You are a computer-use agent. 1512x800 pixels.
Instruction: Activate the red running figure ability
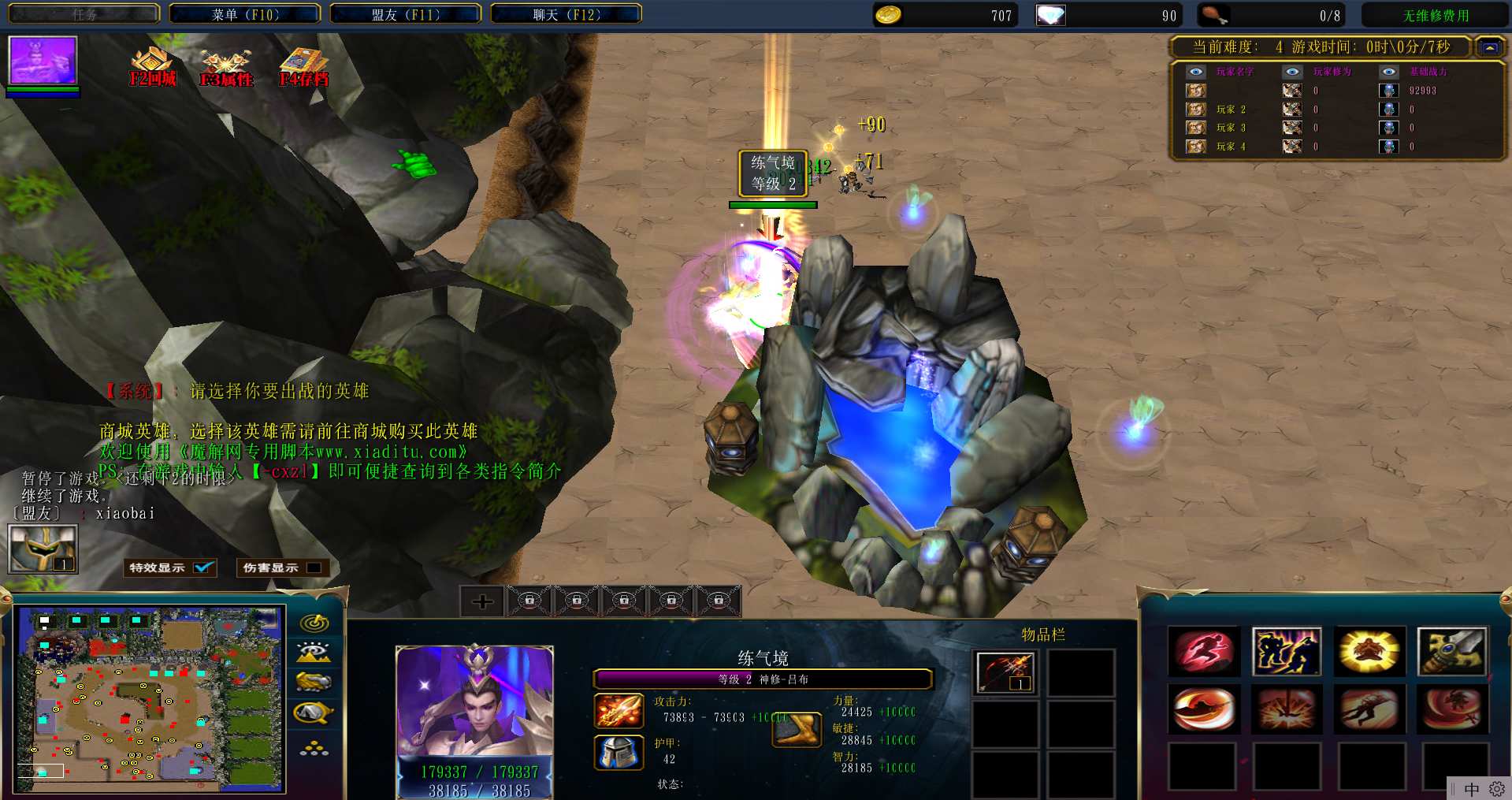pyautogui.click(x=1203, y=652)
